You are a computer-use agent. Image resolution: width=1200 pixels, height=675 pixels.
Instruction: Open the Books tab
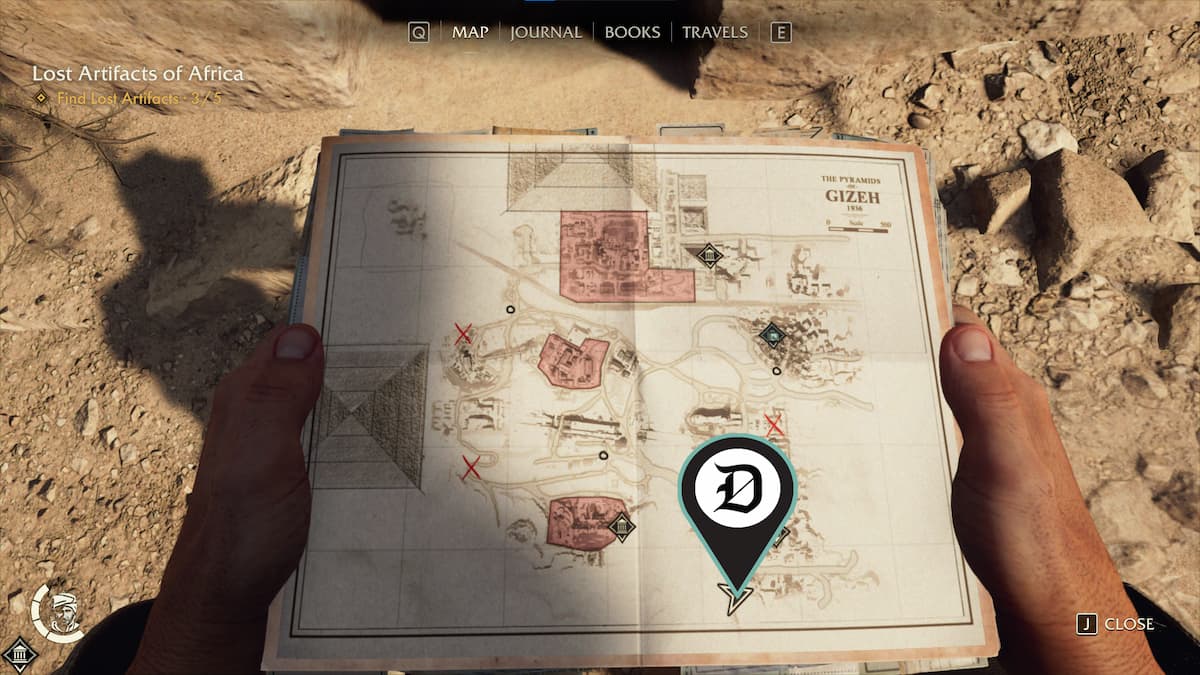coord(632,32)
